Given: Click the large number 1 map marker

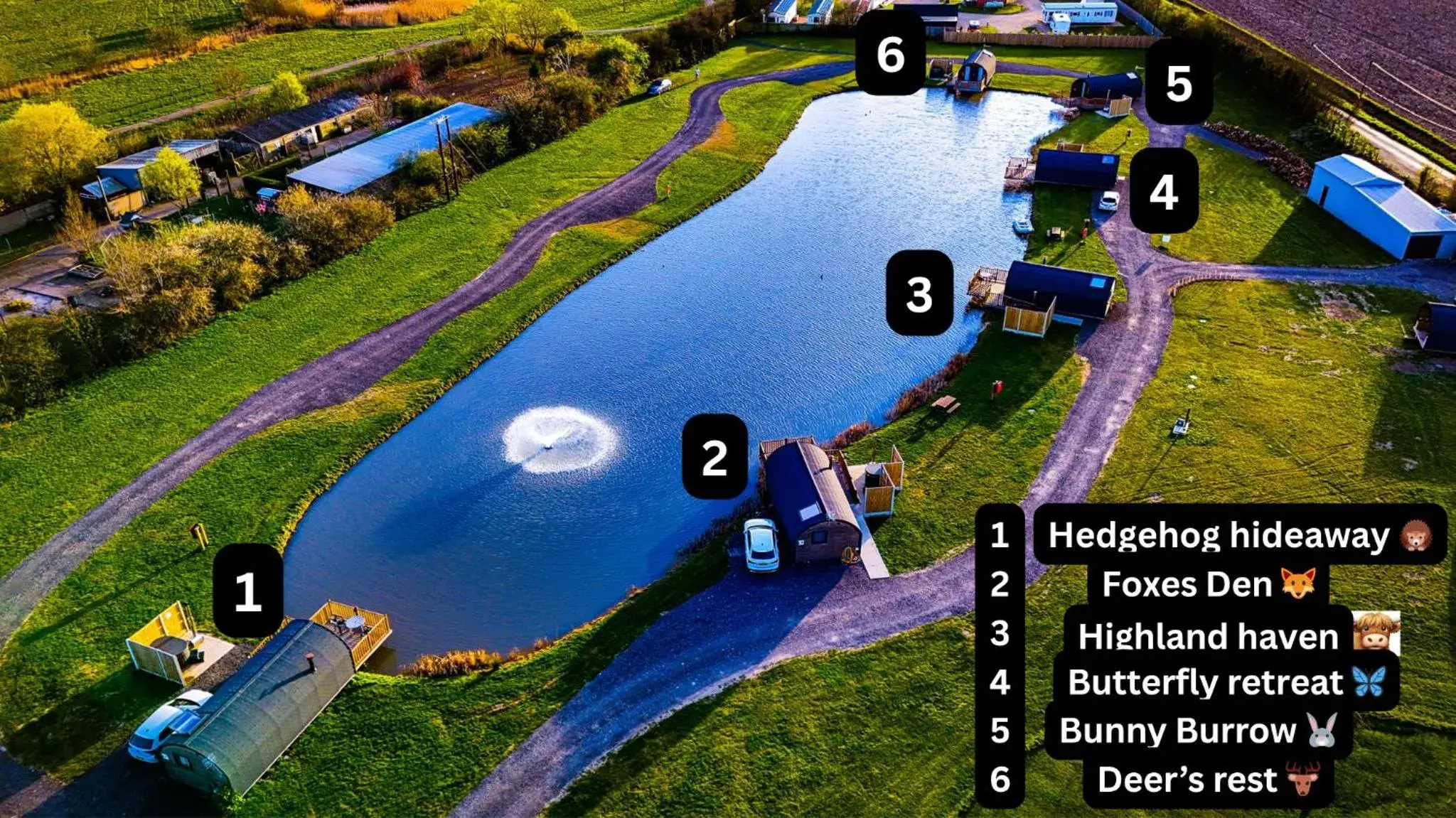Looking at the screenshot, I should pyautogui.click(x=248, y=591).
